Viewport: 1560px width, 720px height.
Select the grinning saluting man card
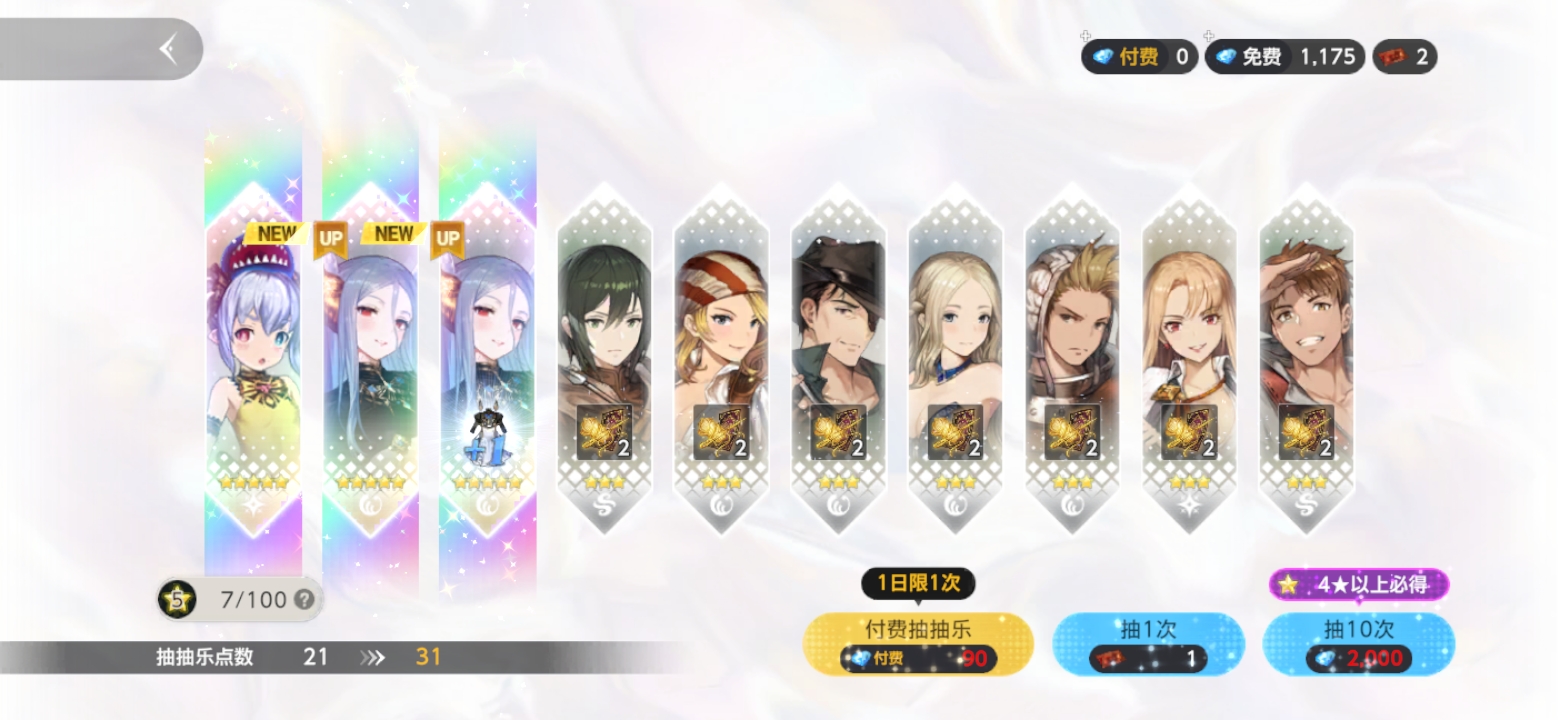point(1306,360)
